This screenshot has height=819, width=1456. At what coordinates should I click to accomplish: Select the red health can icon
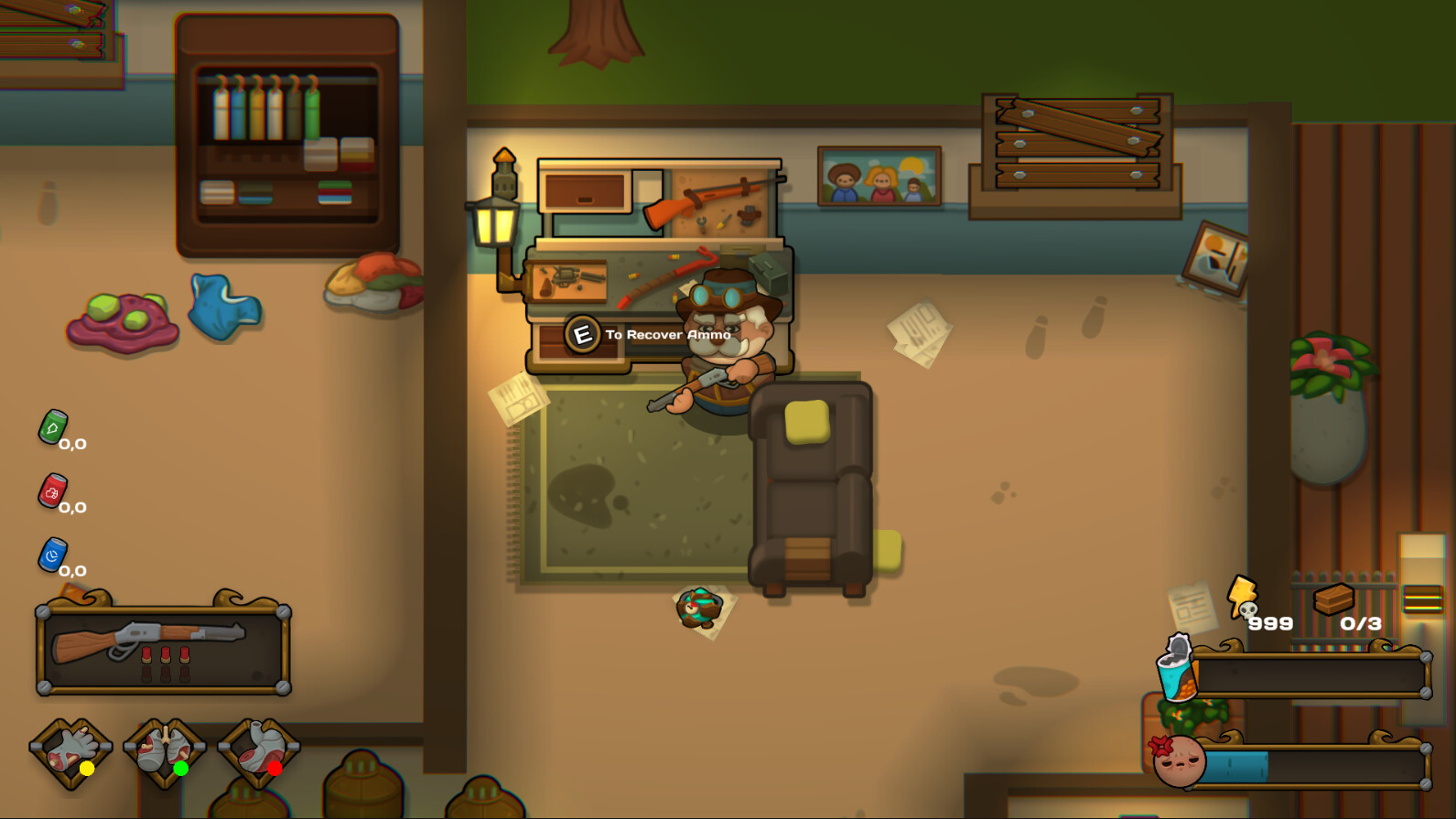point(52,493)
